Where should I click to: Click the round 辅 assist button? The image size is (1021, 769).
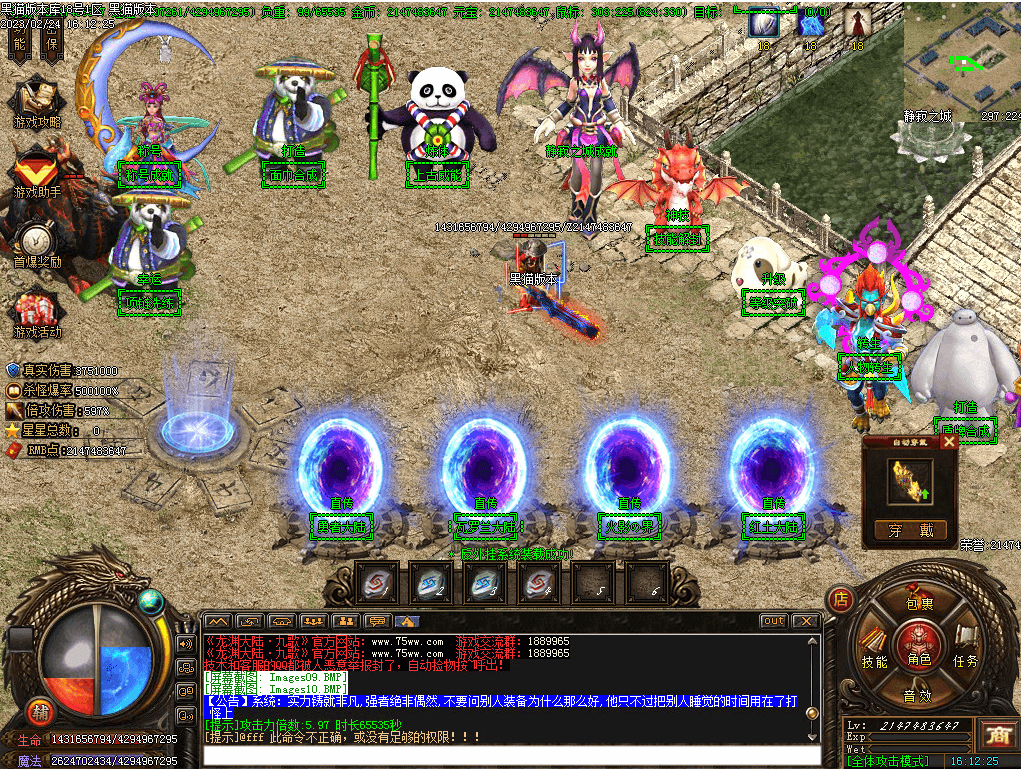(40, 710)
